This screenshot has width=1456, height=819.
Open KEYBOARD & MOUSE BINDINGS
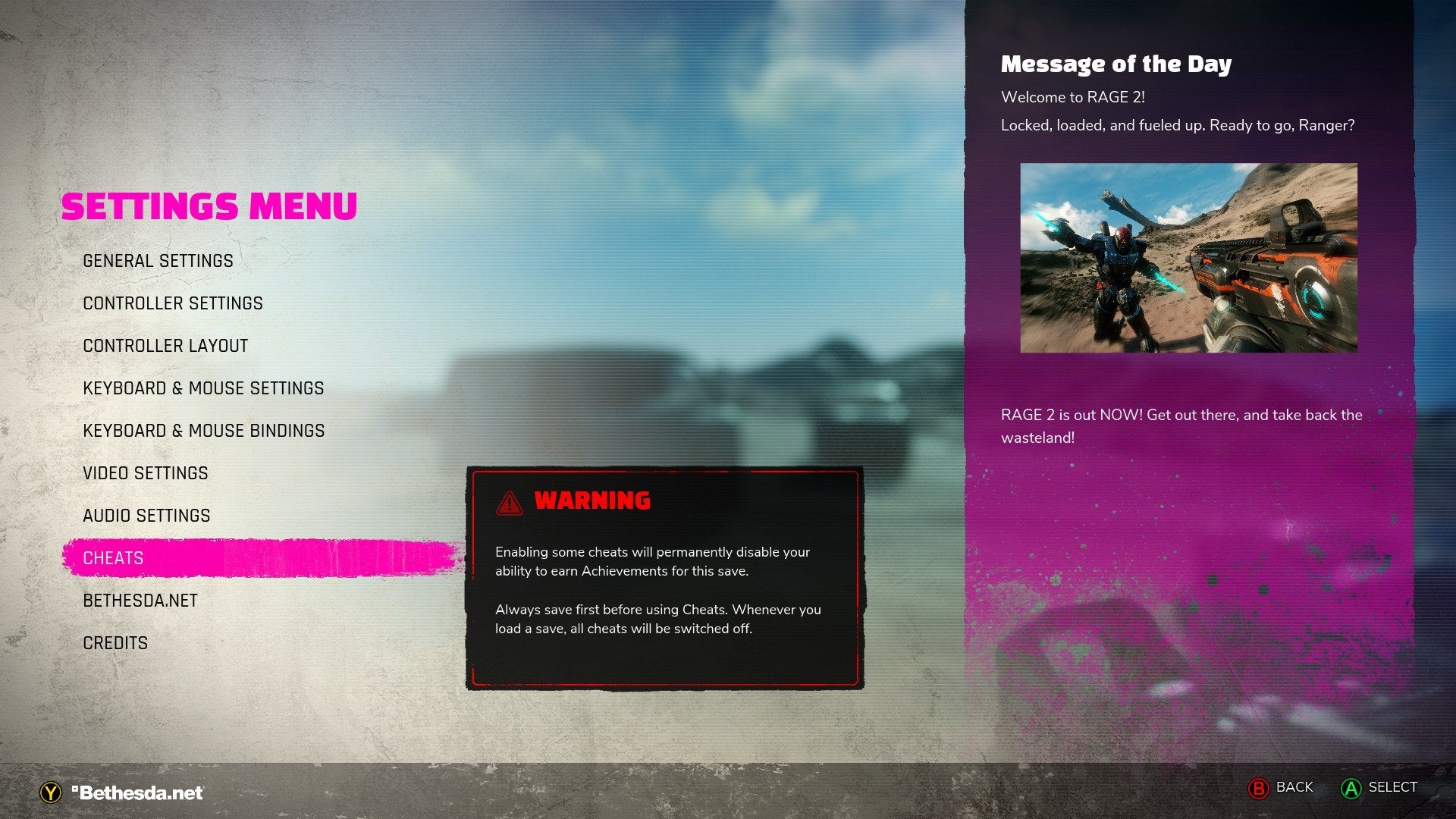(204, 430)
